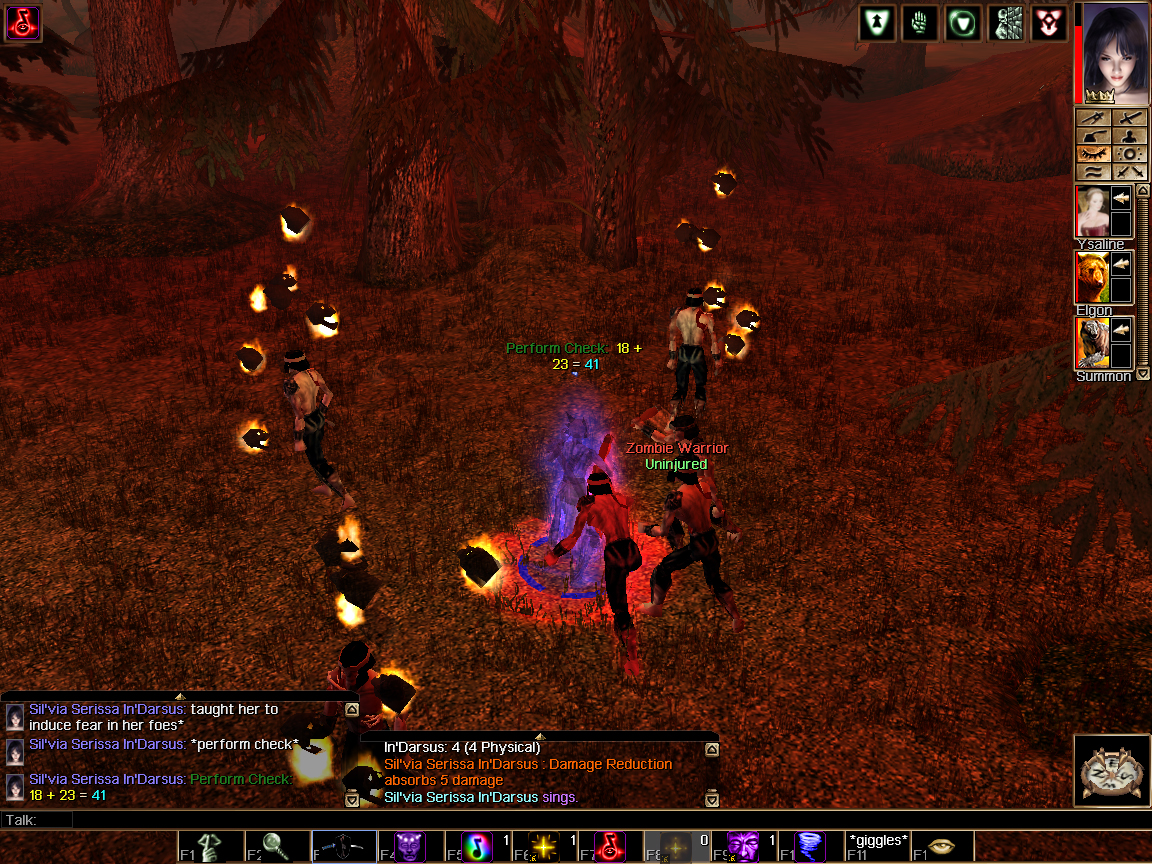Expand the combat log window upward

(540, 736)
